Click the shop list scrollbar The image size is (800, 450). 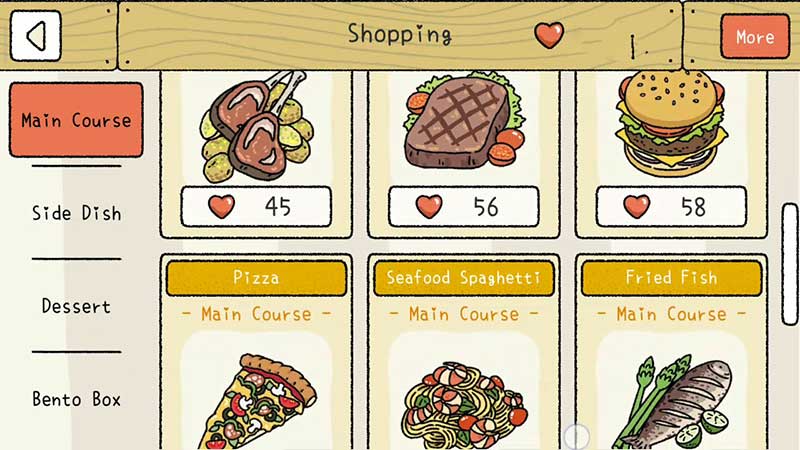pyautogui.click(x=789, y=263)
